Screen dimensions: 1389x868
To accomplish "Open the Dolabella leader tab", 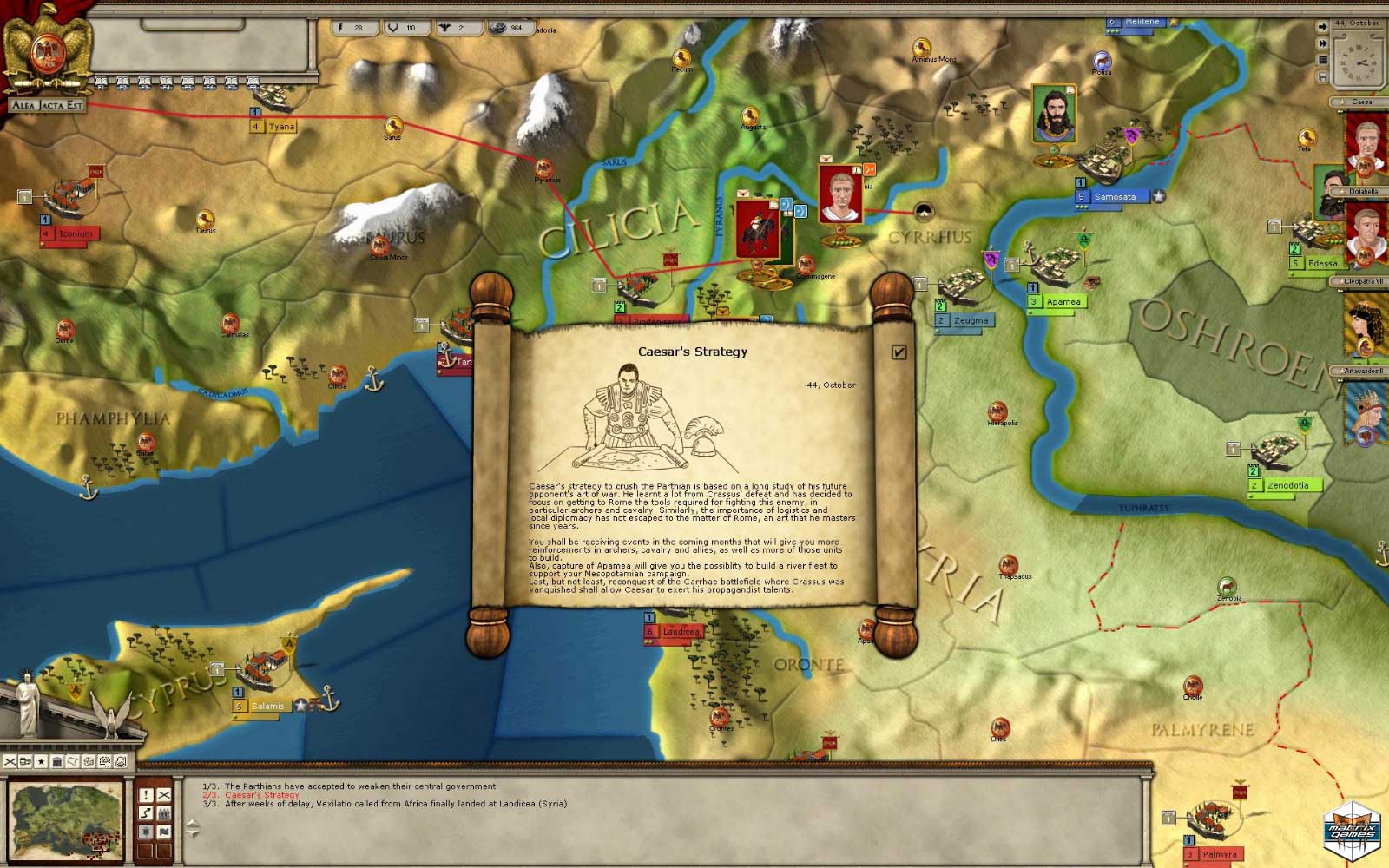I will (1363, 191).
